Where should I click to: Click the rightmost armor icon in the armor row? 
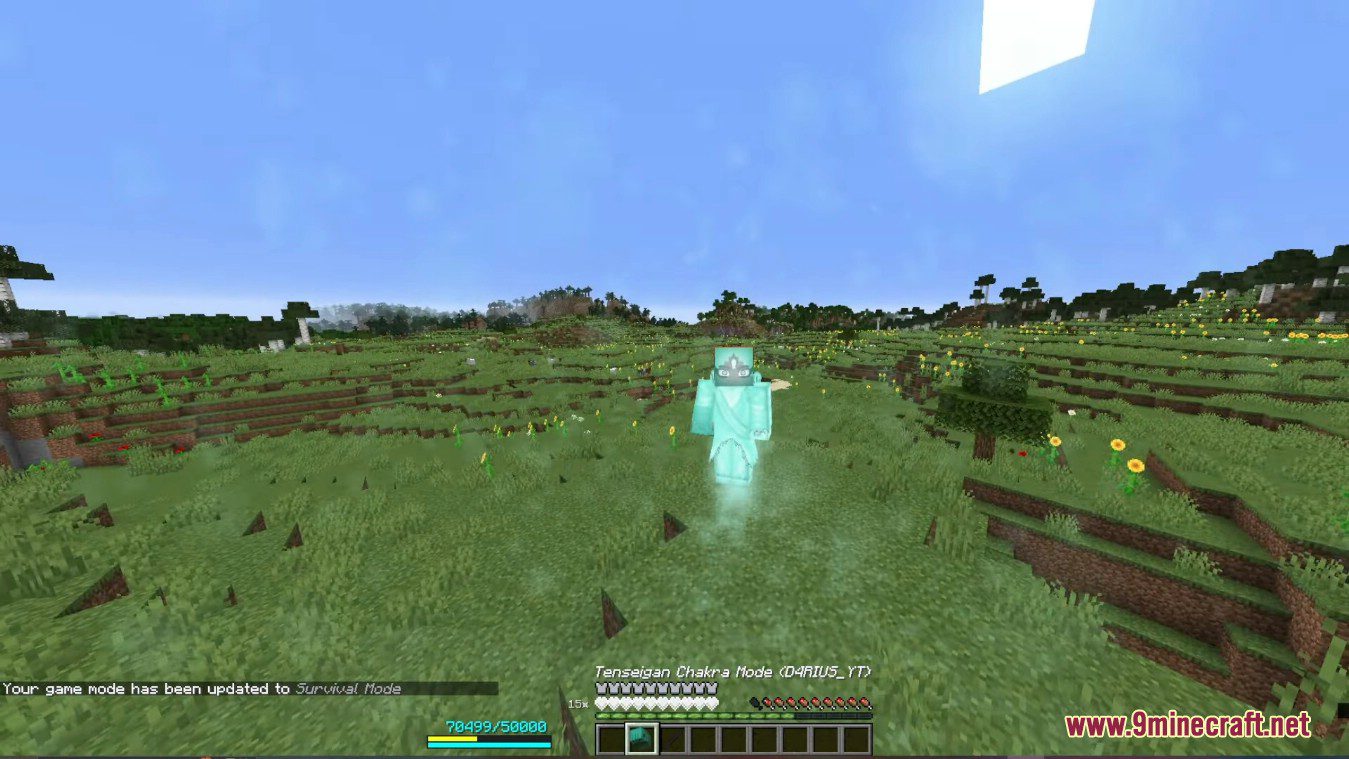coord(713,689)
